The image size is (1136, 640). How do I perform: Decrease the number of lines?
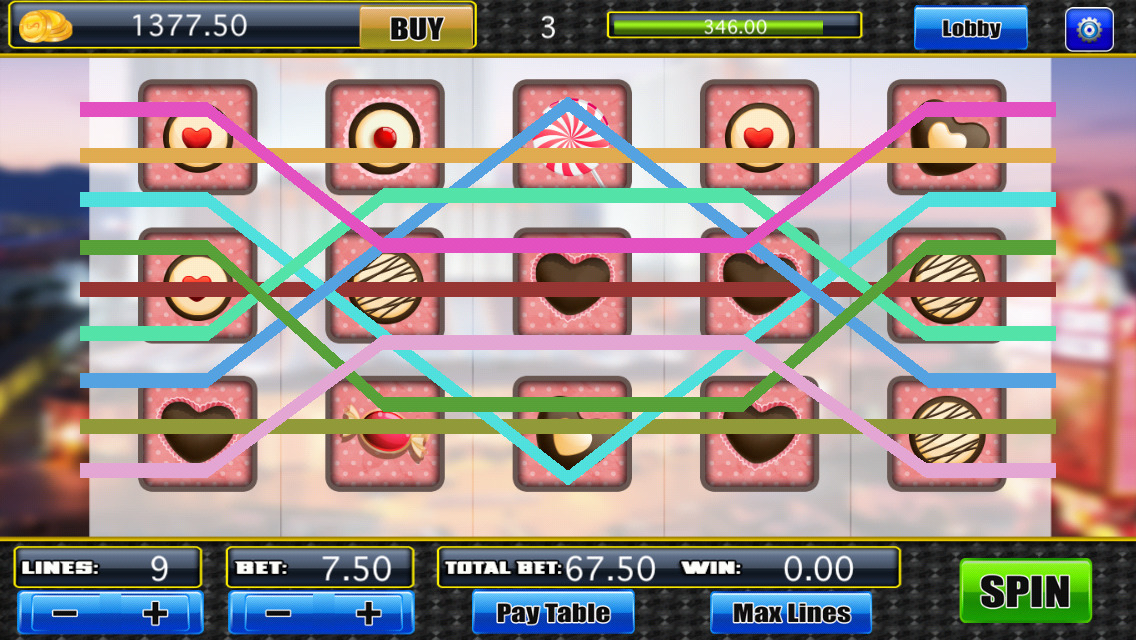point(66,612)
